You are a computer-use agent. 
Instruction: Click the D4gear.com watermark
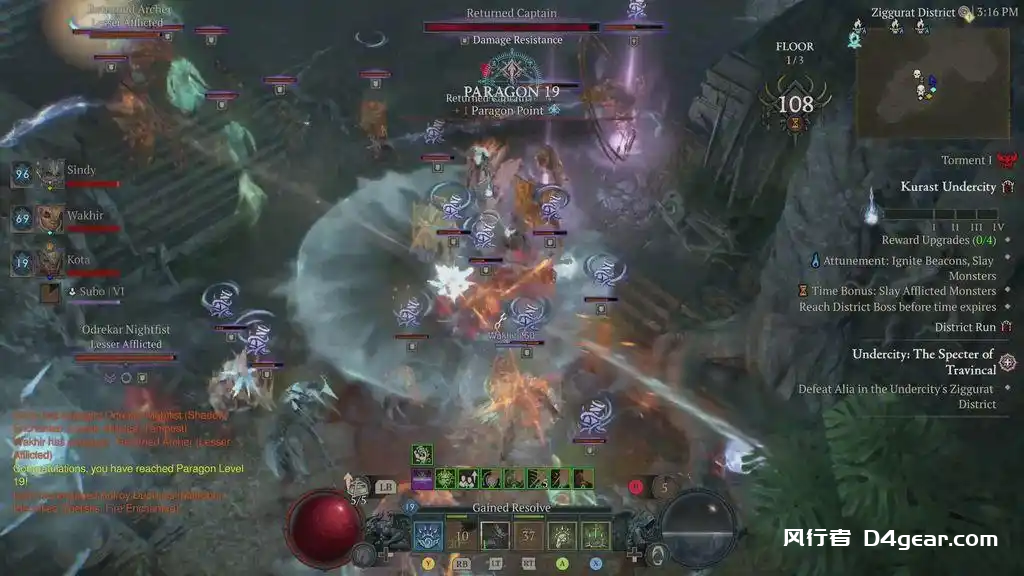pyautogui.click(x=889, y=539)
